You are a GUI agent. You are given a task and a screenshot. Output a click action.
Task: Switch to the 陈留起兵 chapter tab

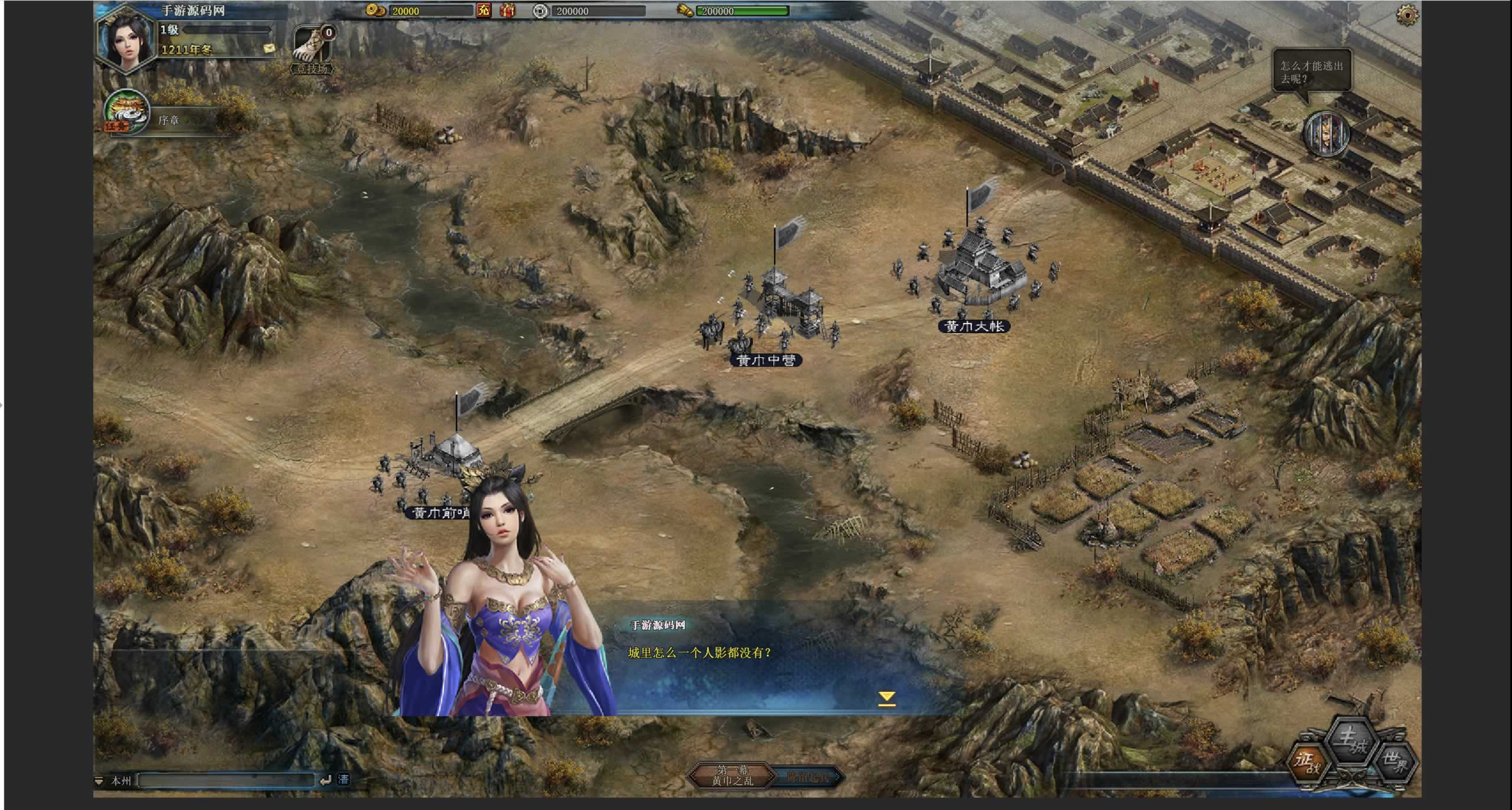(808, 777)
